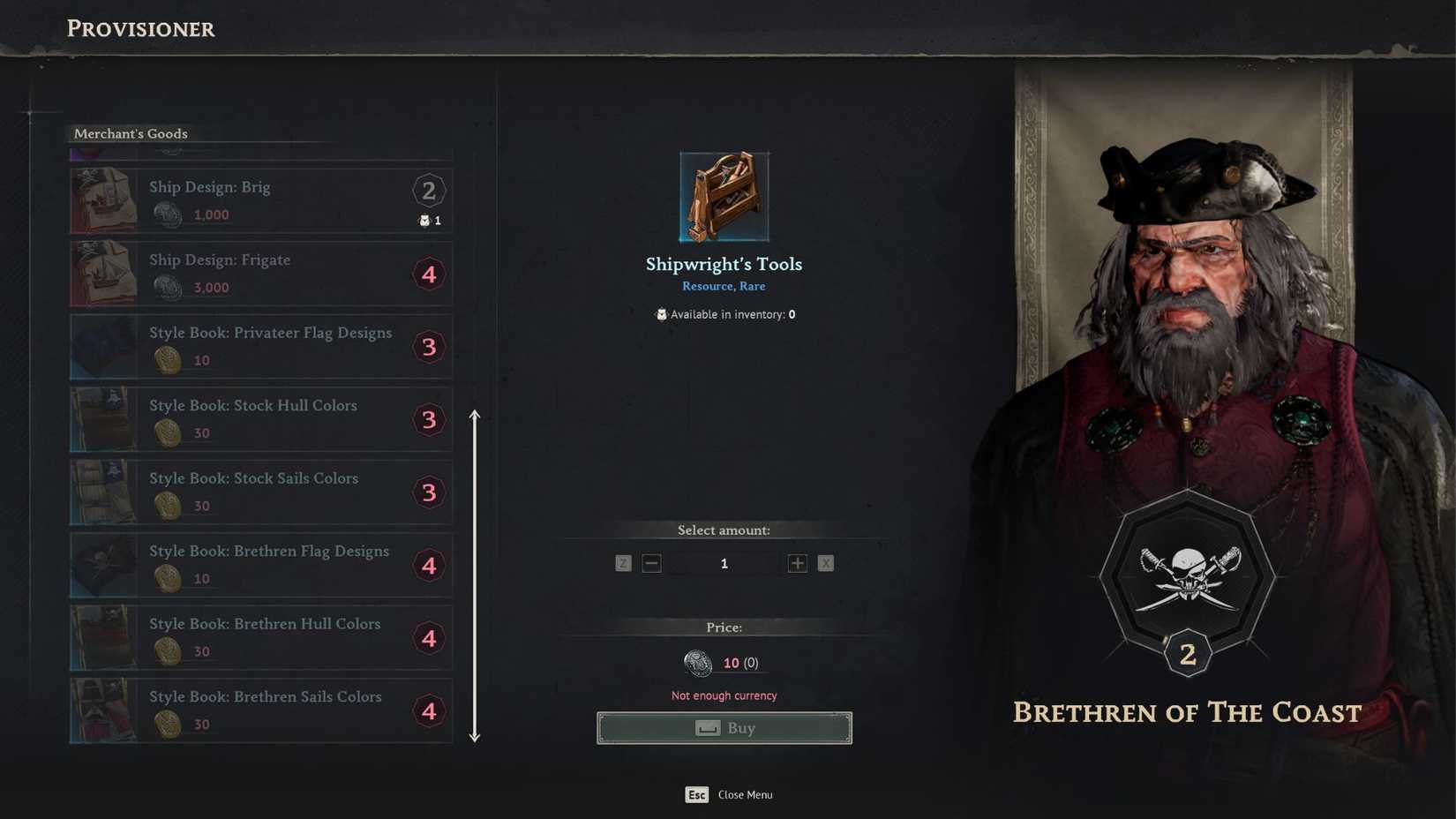Click the vertical scrollbar beside the goods list

coord(475,574)
